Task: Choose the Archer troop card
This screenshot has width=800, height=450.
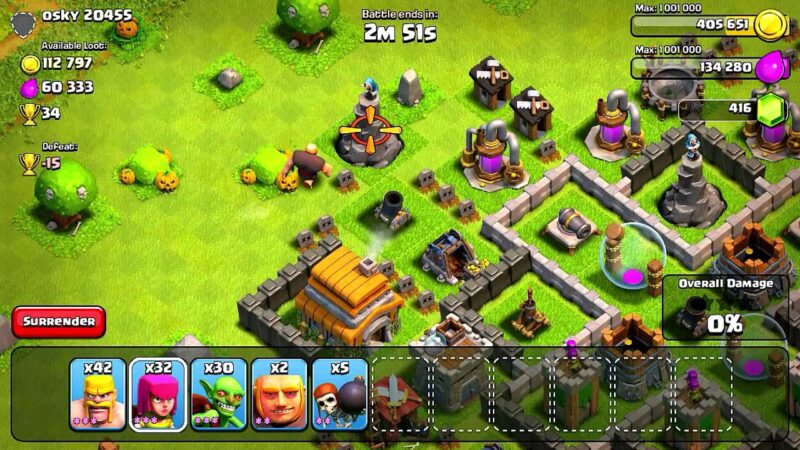Action: coord(158,395)
